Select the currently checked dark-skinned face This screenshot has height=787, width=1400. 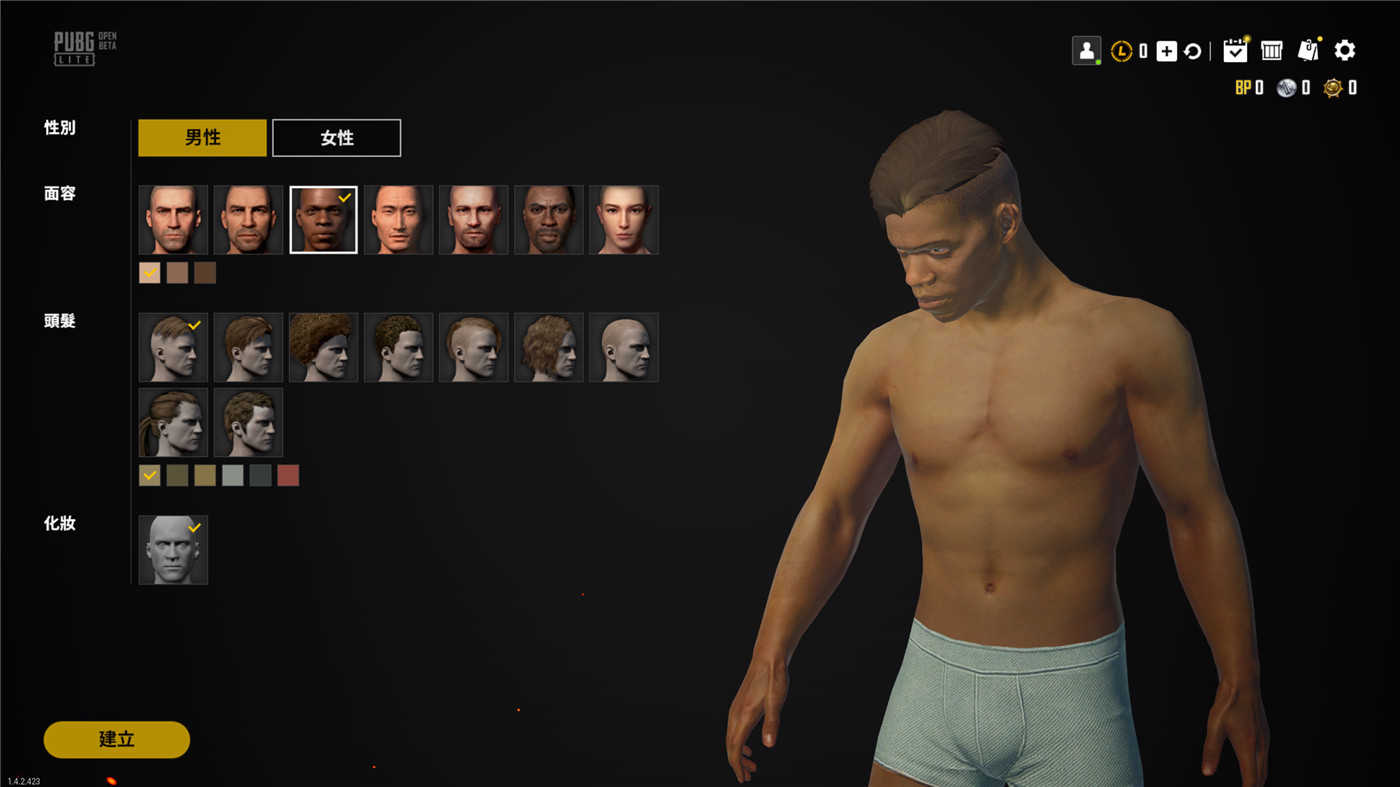coord(322,218)
